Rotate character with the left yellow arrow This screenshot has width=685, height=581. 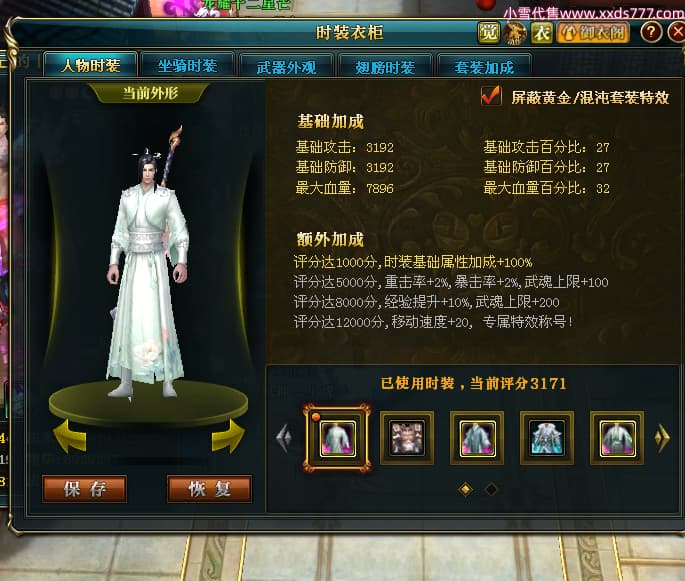[69, 435]
